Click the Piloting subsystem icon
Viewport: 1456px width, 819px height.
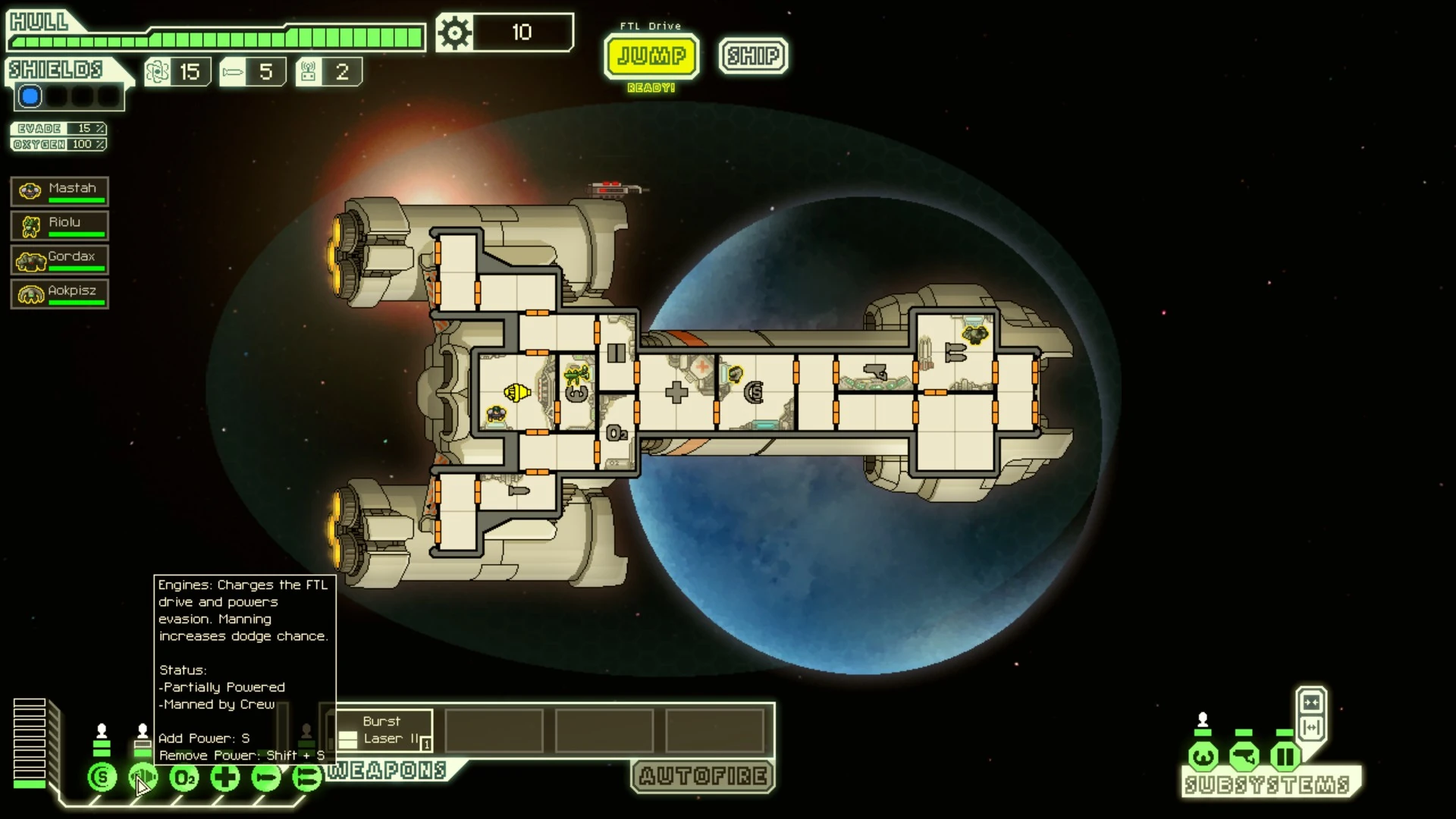(x=1203, y=756)
